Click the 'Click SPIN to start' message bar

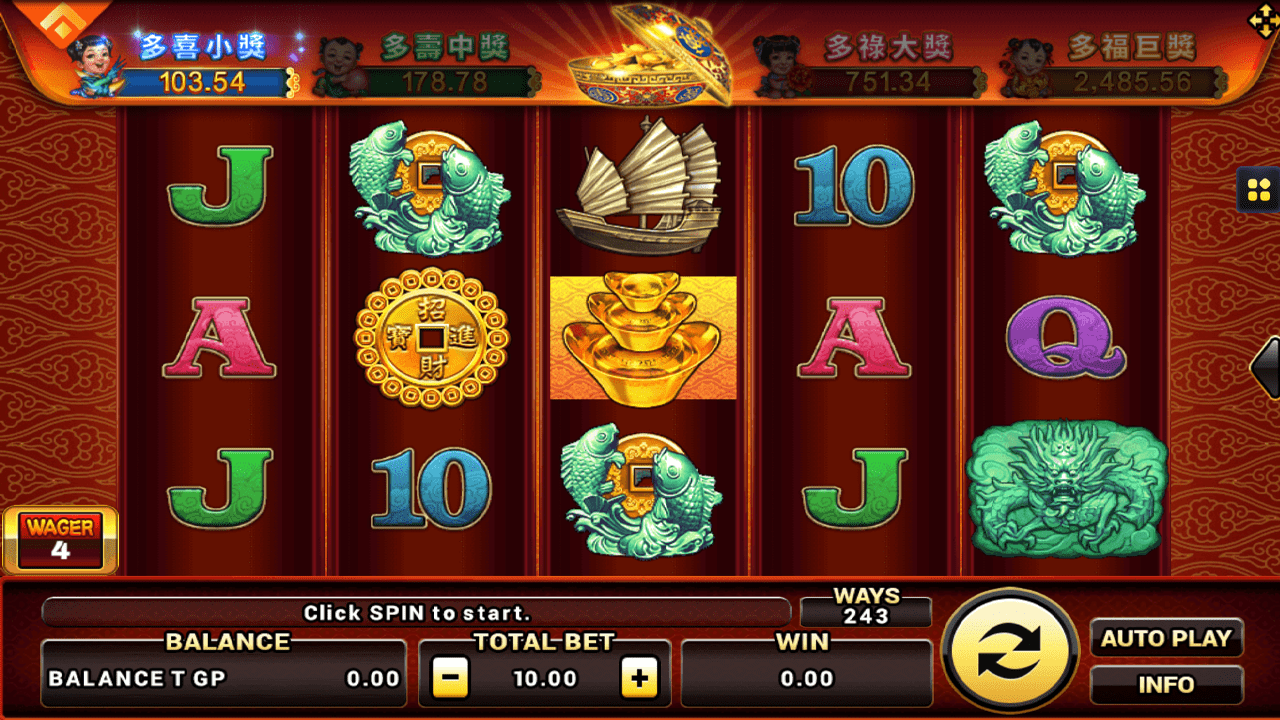pyautogui.click(x=415, y=612)
